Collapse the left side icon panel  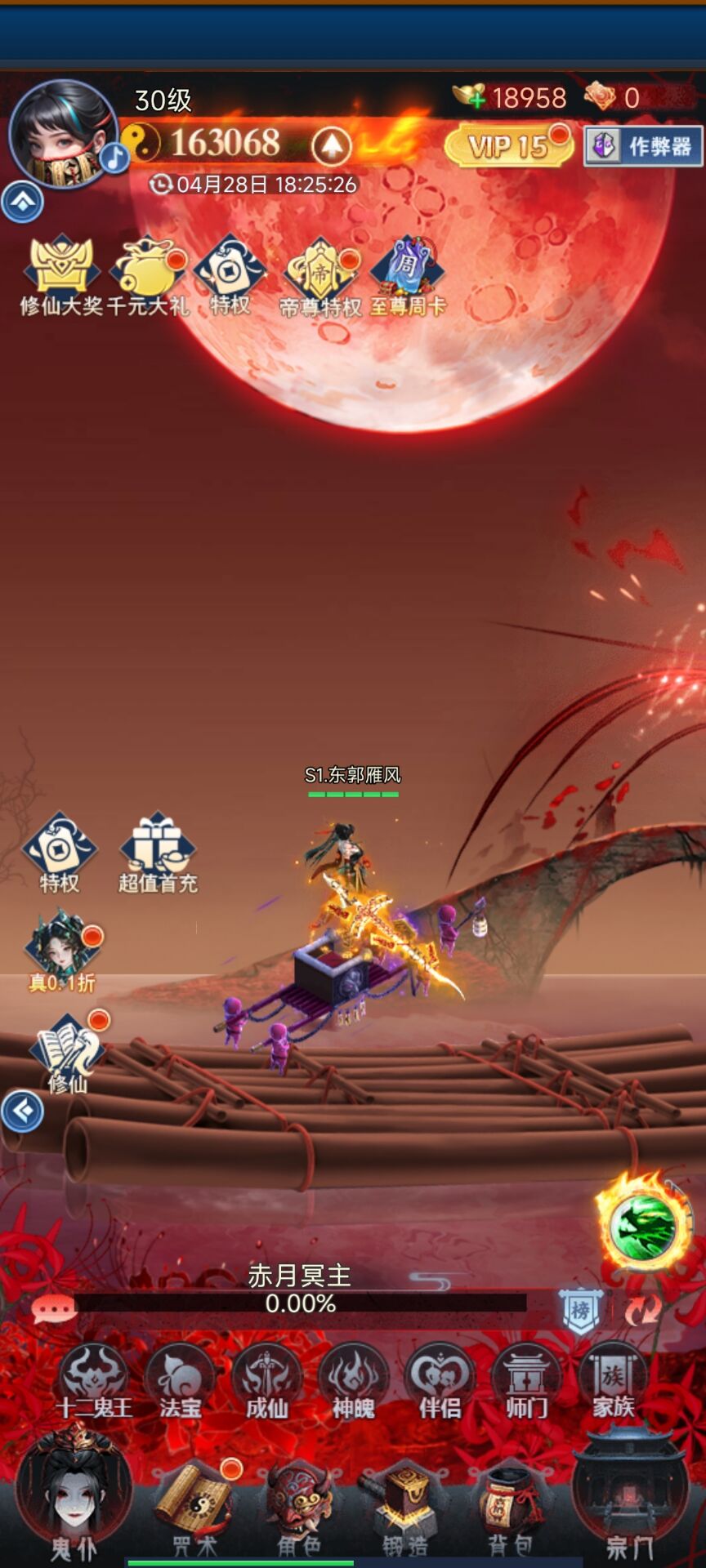[x=22, y=1111]
